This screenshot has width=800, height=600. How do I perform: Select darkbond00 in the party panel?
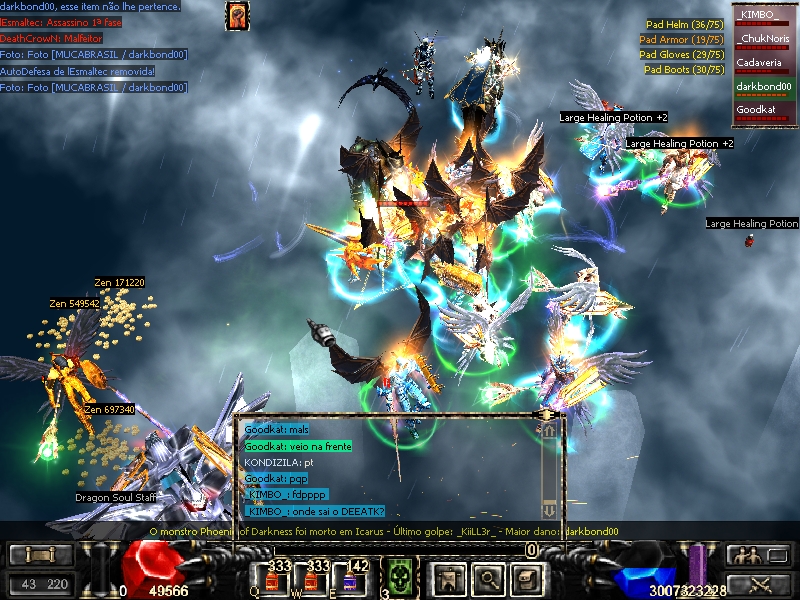tap(764, 87)
